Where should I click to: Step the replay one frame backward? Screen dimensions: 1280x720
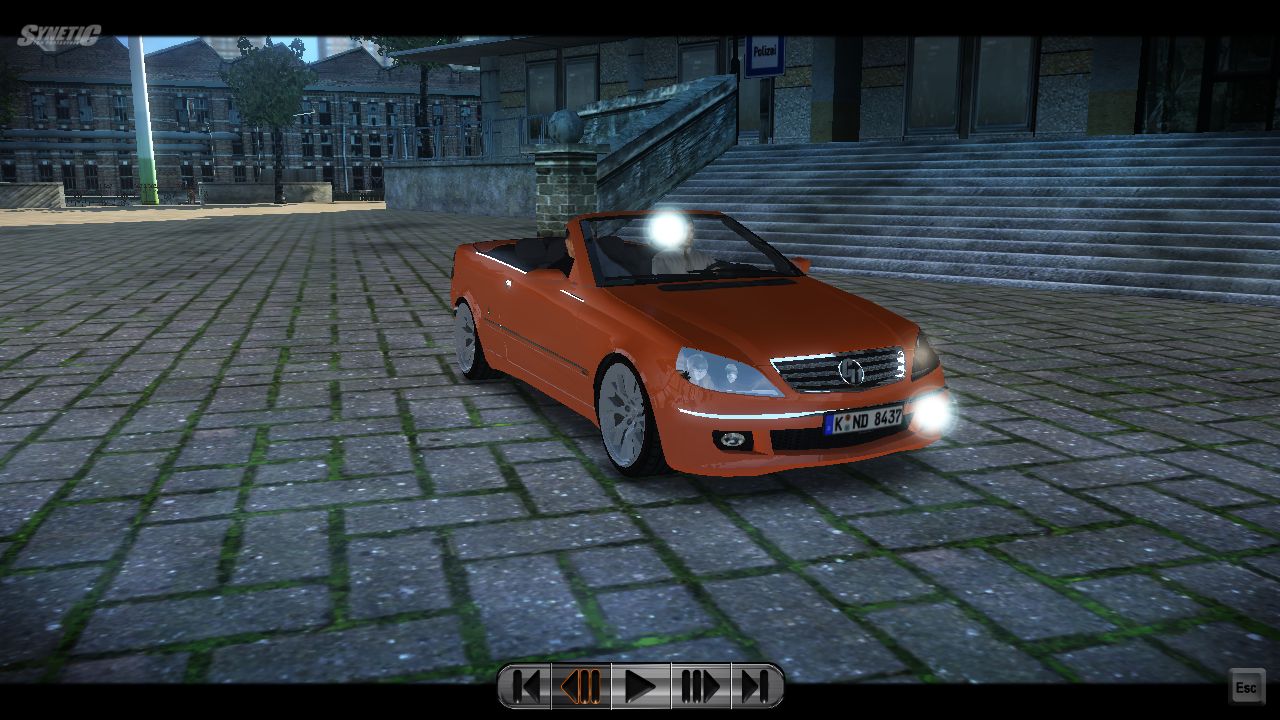pos(581,686)
